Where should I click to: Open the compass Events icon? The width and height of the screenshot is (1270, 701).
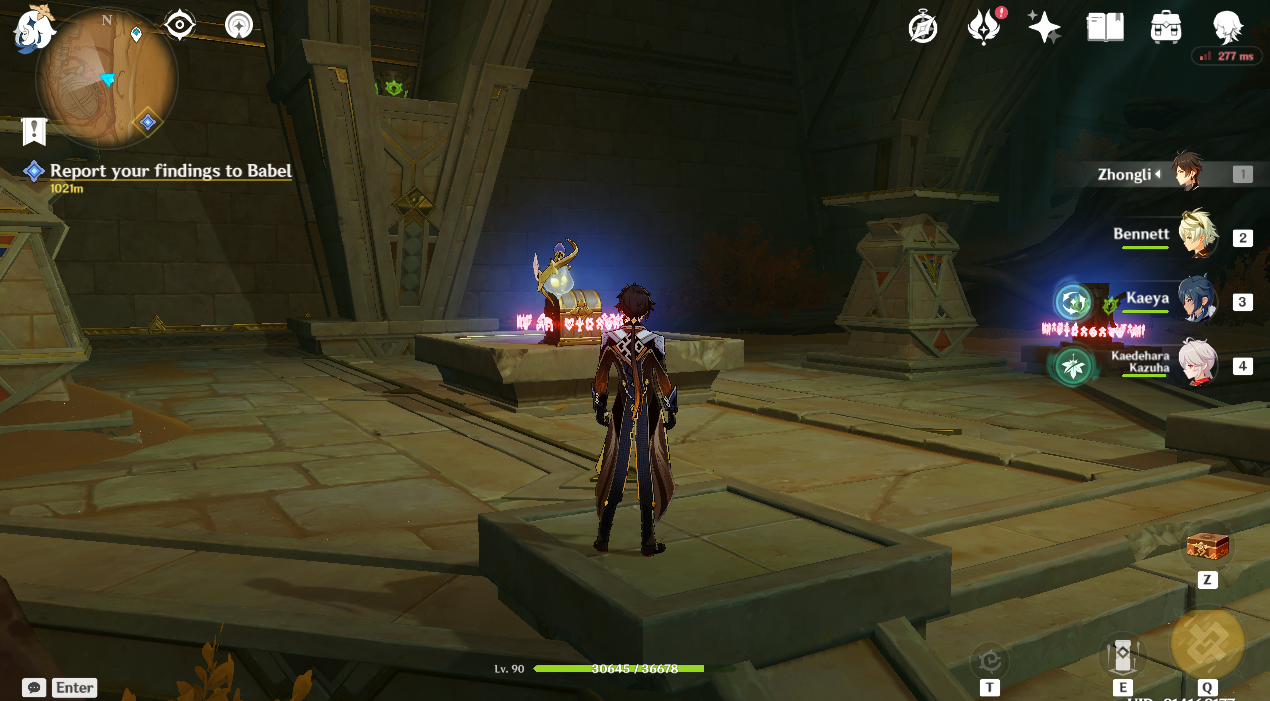tap(923, 27)
